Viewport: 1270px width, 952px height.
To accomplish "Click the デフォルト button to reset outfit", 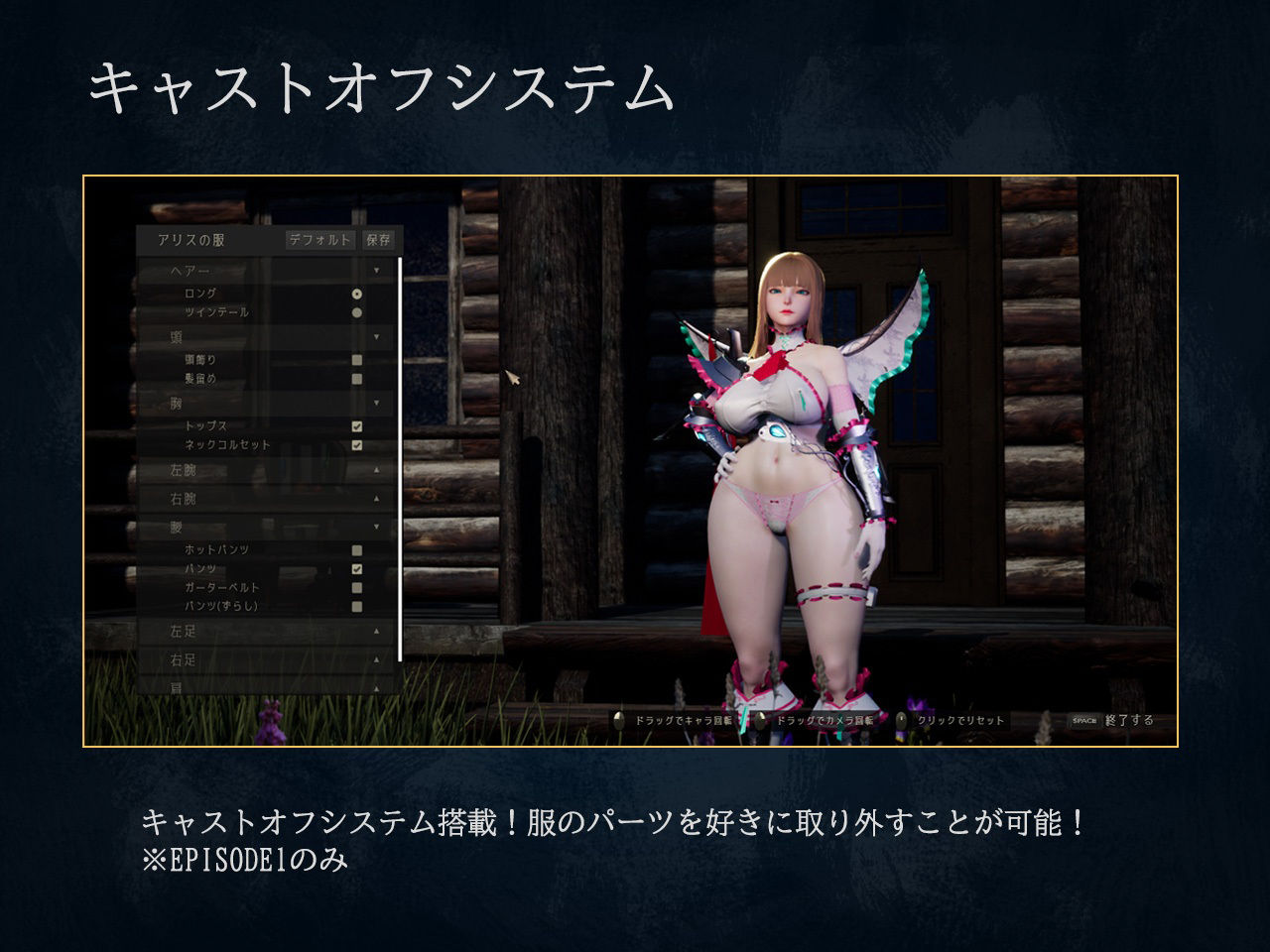I will pyautogui.click(x=321, y=240).
